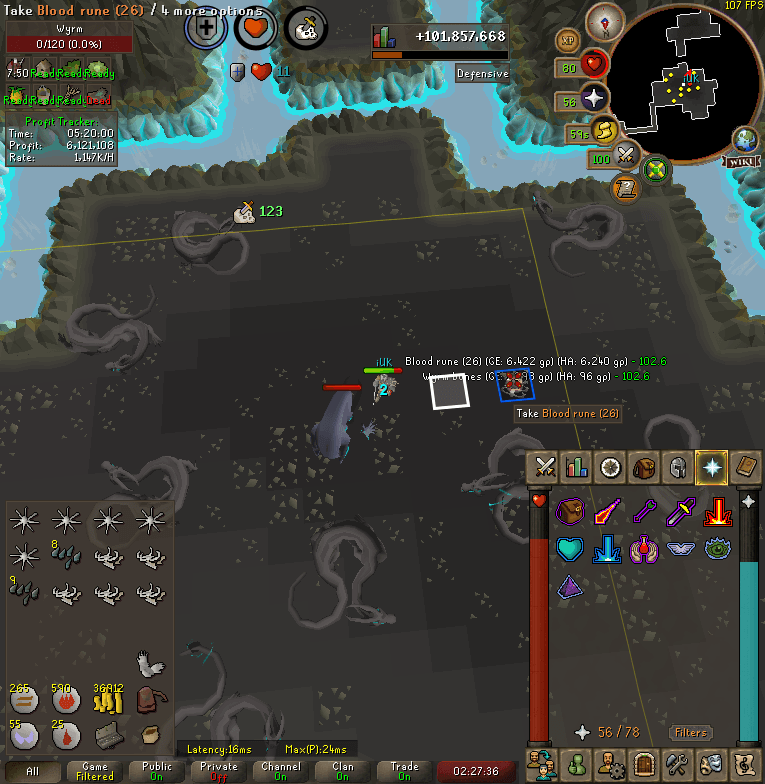Open the Worn Equipment tab
Screen dimensions: 765x784
point(677,467)
